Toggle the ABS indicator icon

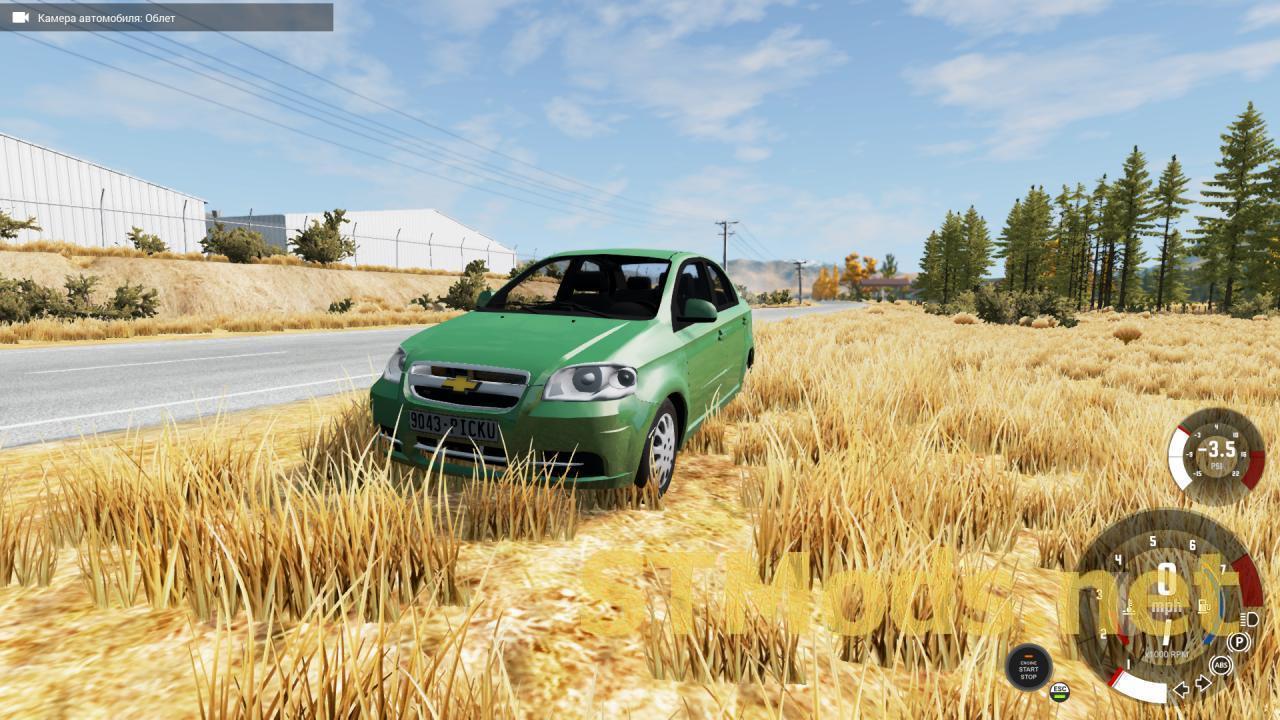pos(1220,665)
